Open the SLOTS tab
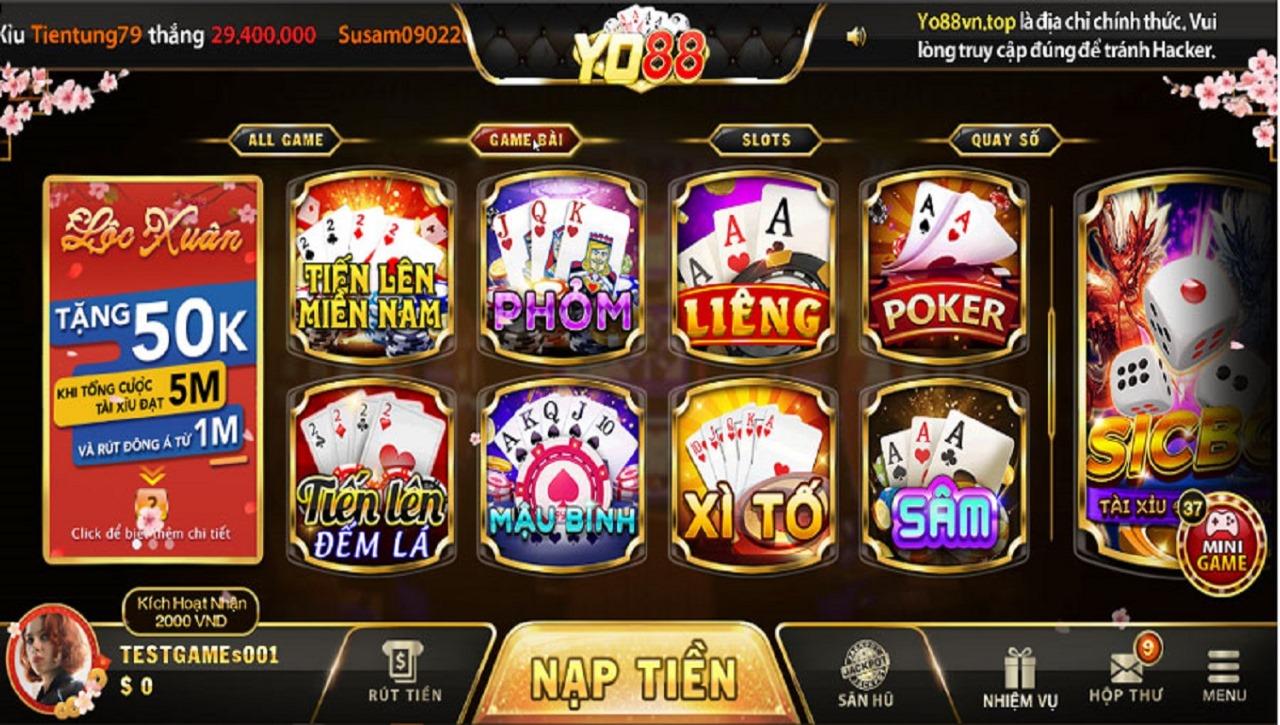 (766, 140)
